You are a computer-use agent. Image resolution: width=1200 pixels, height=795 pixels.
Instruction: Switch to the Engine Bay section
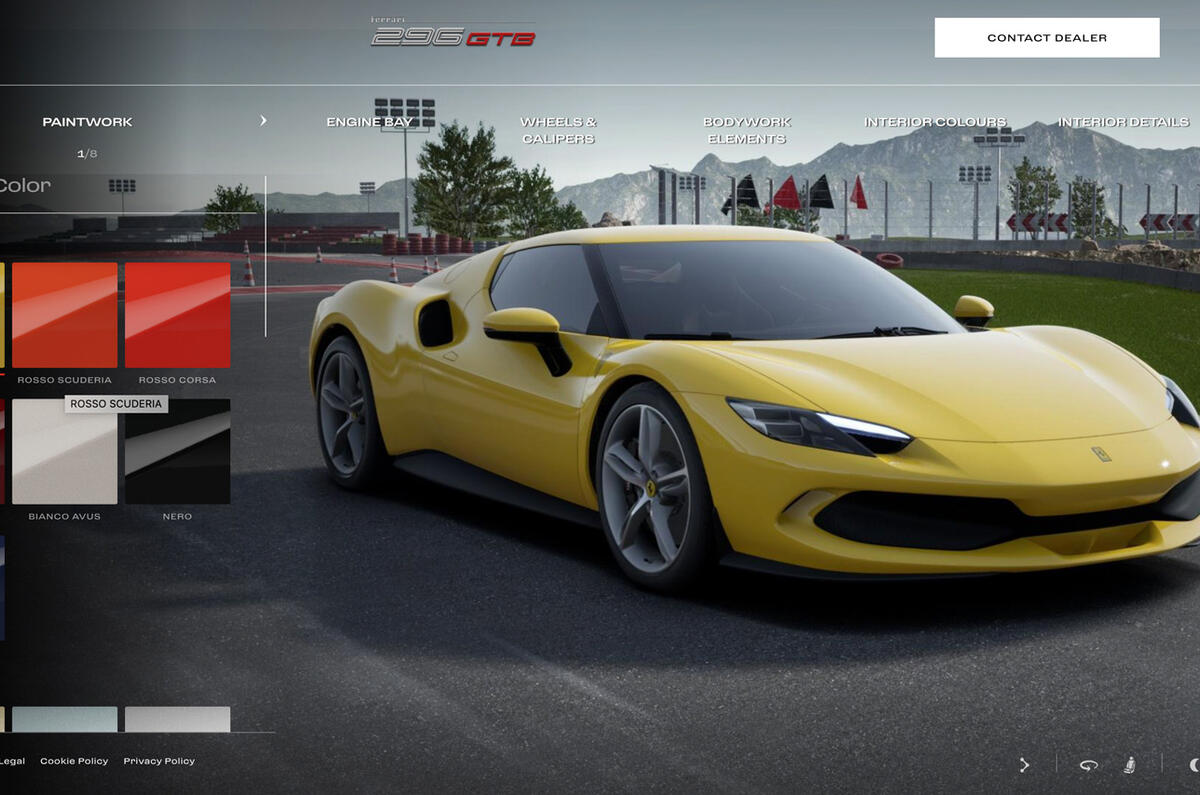coord(369,122)
